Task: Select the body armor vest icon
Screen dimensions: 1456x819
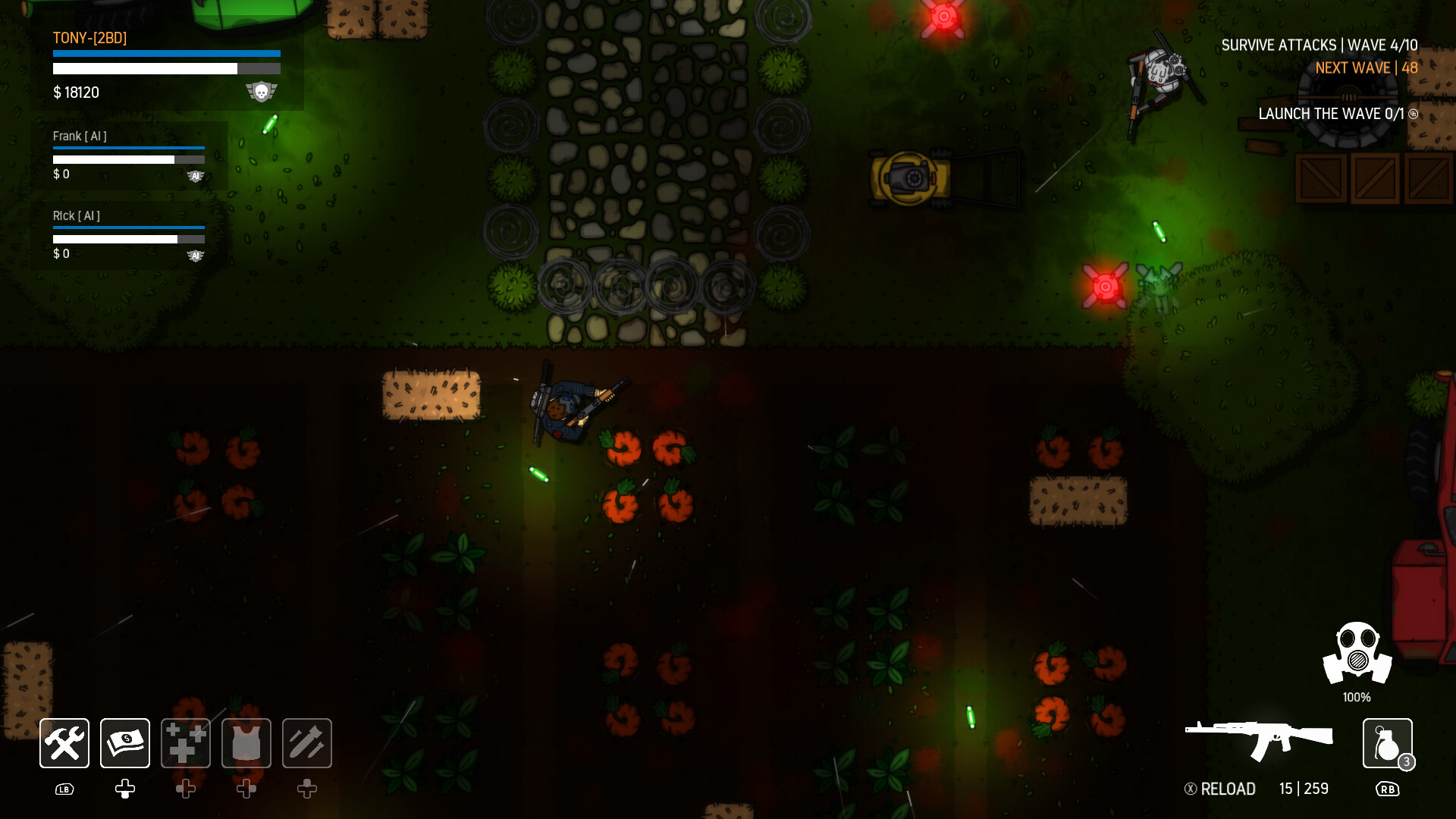Action: pos(246,743)
